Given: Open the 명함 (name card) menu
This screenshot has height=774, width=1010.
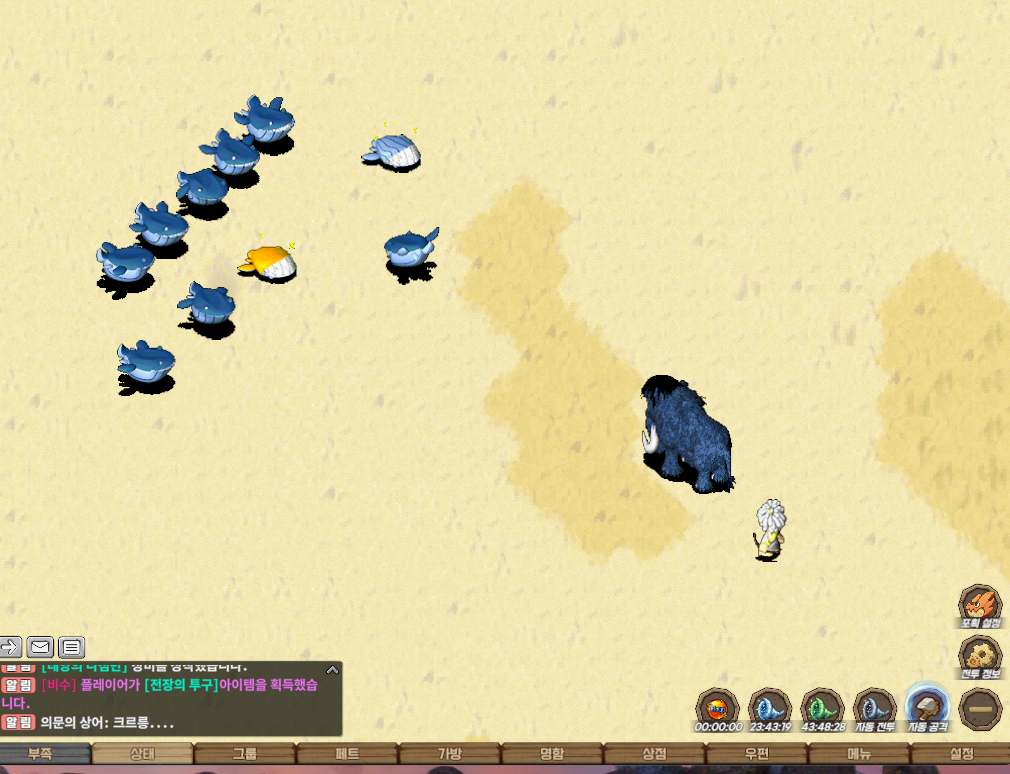Looking at the screenshot, I should [551, 753].
